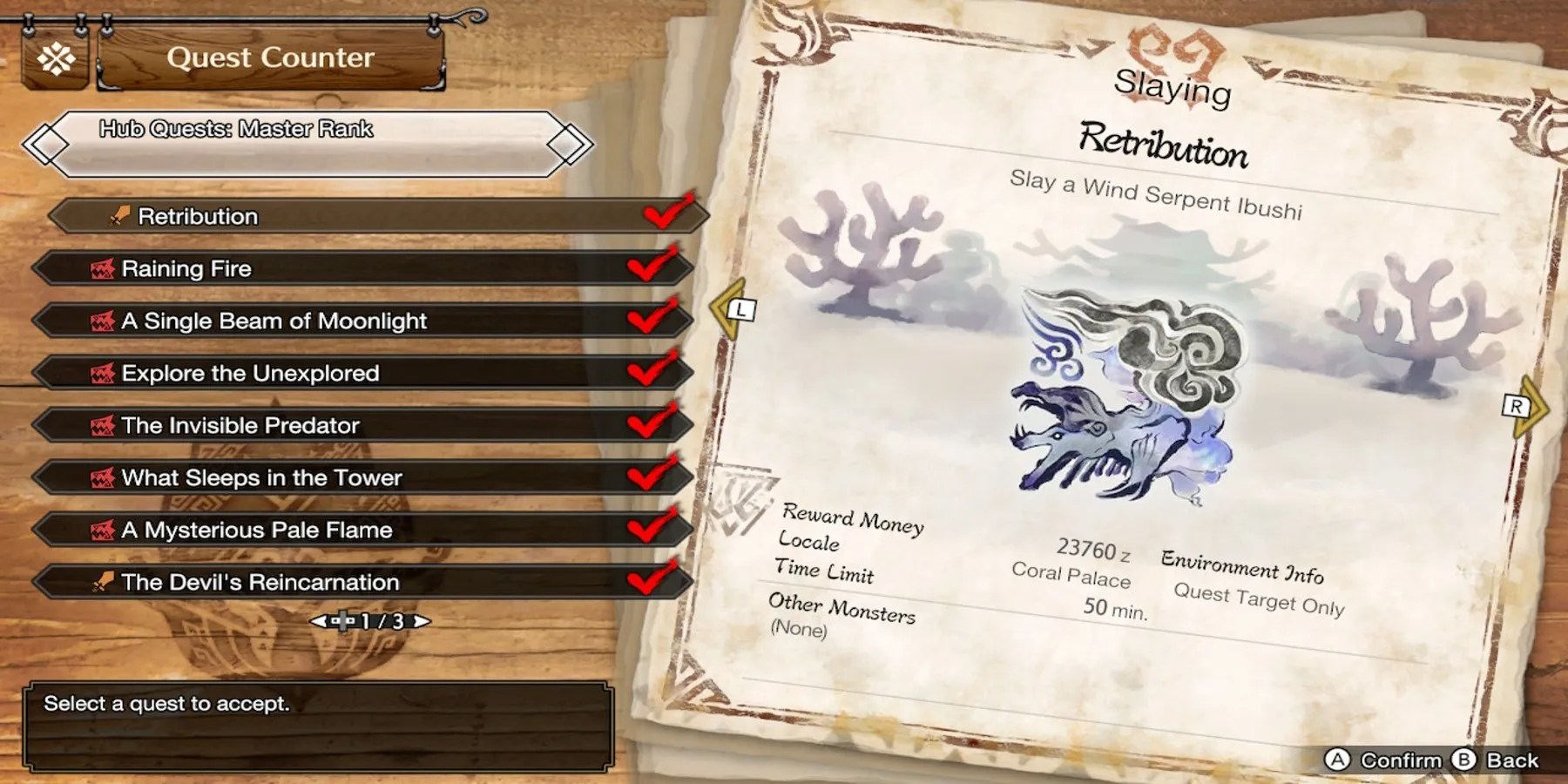Screen dimensions: 1568x784
Task: Select the Raining Fire quest entry
Action: [348, 267]
